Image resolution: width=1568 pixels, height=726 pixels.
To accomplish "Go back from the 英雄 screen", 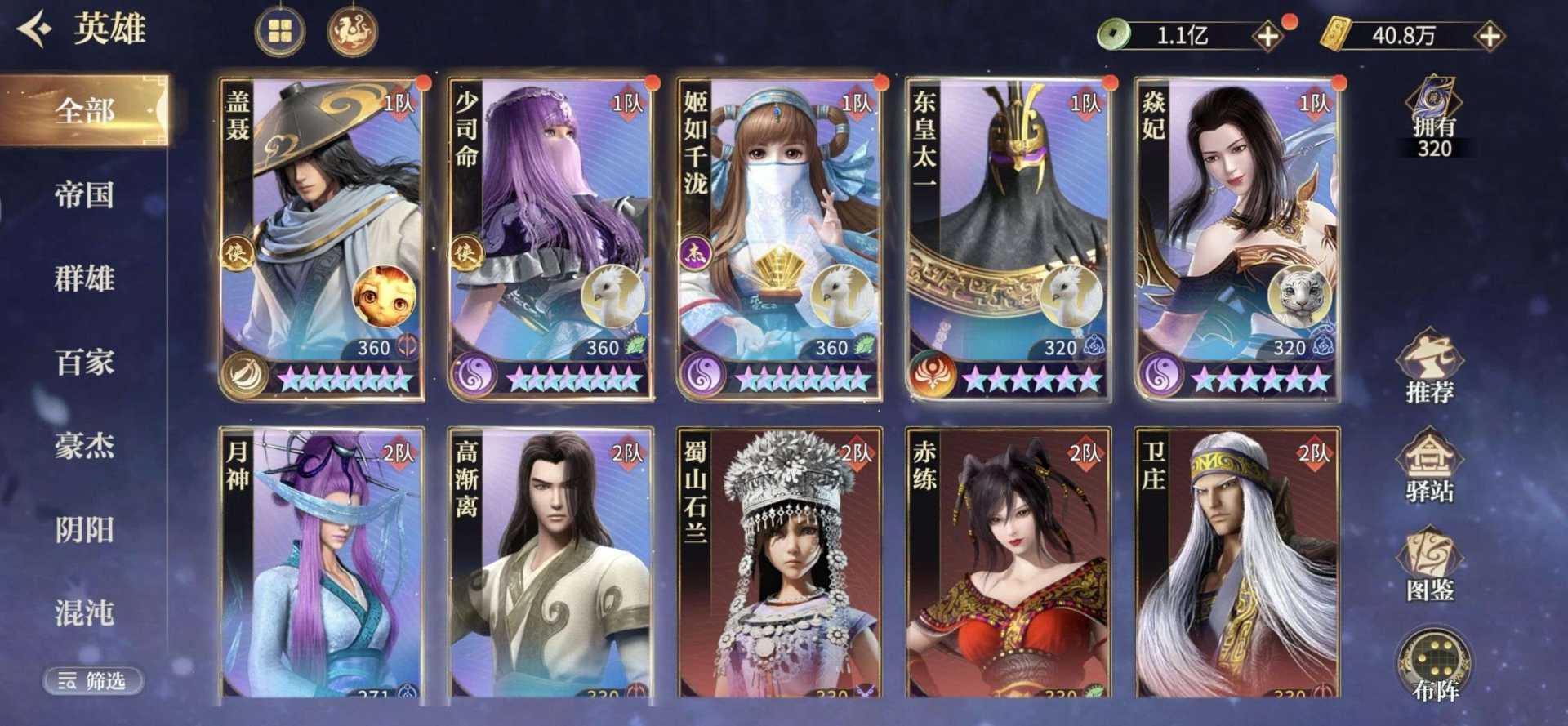I will pyautogui.click(x=34, y=30).
